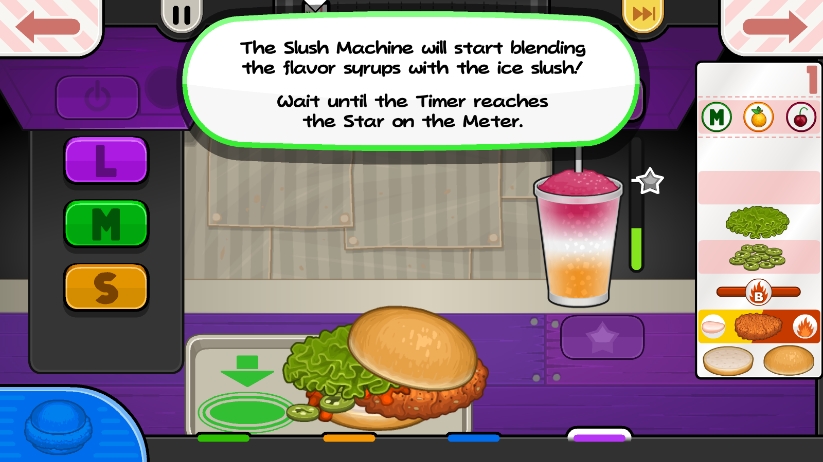Select the purple station tab

click(x=600, y=437)
